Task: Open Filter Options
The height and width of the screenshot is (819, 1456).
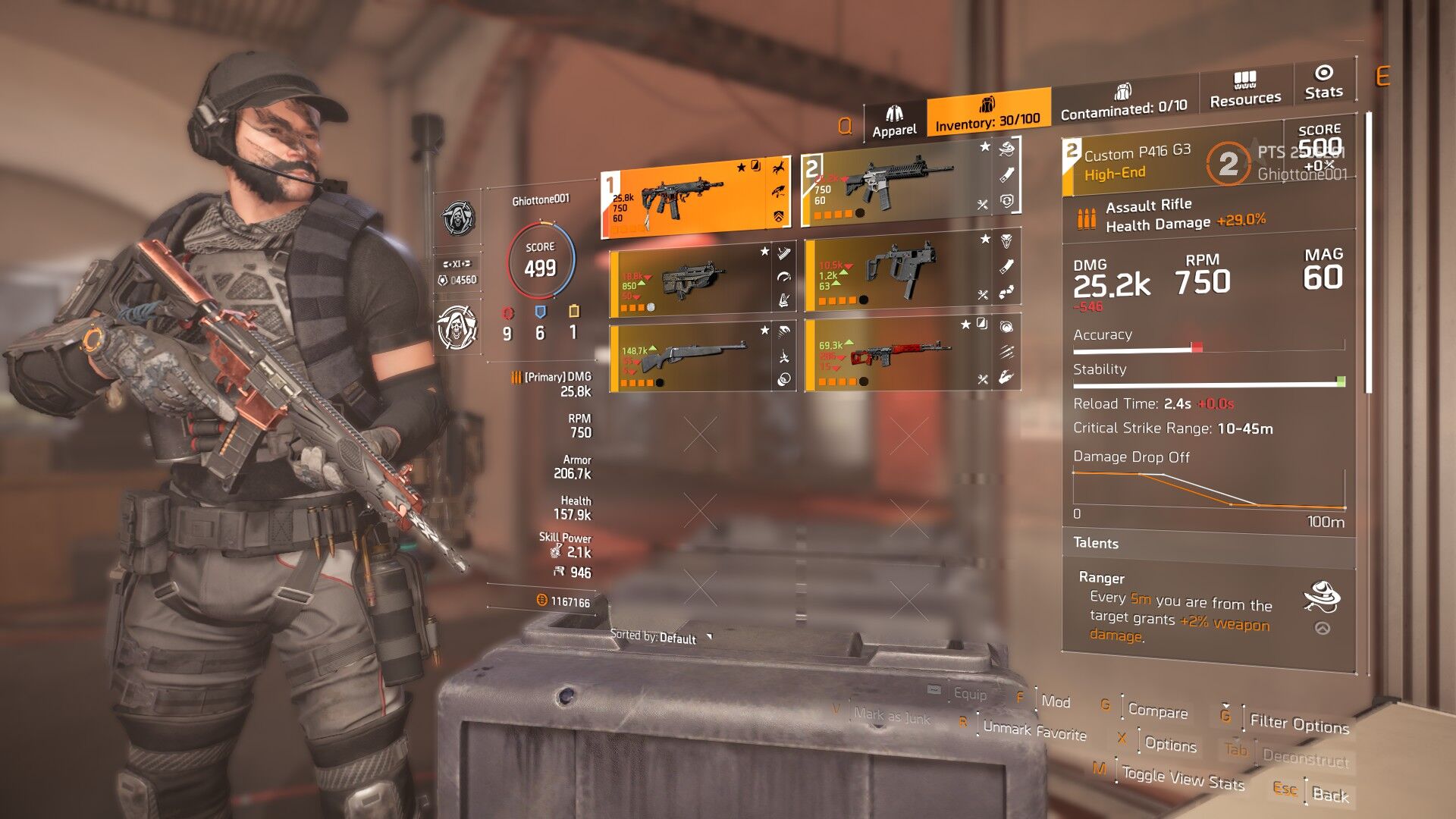Action: [1298, 724]
